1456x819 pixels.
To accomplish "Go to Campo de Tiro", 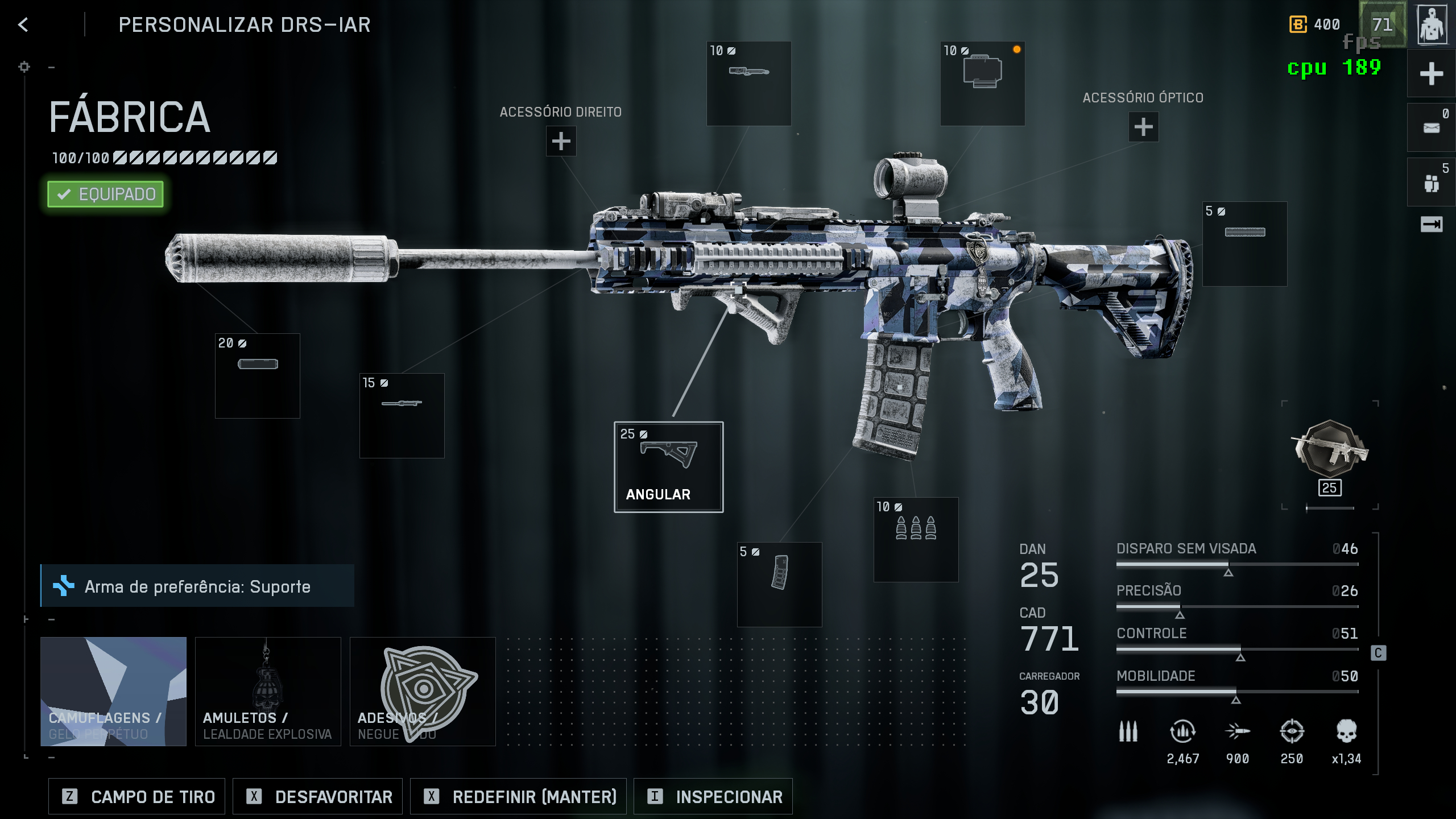I will tap(137, 796).
